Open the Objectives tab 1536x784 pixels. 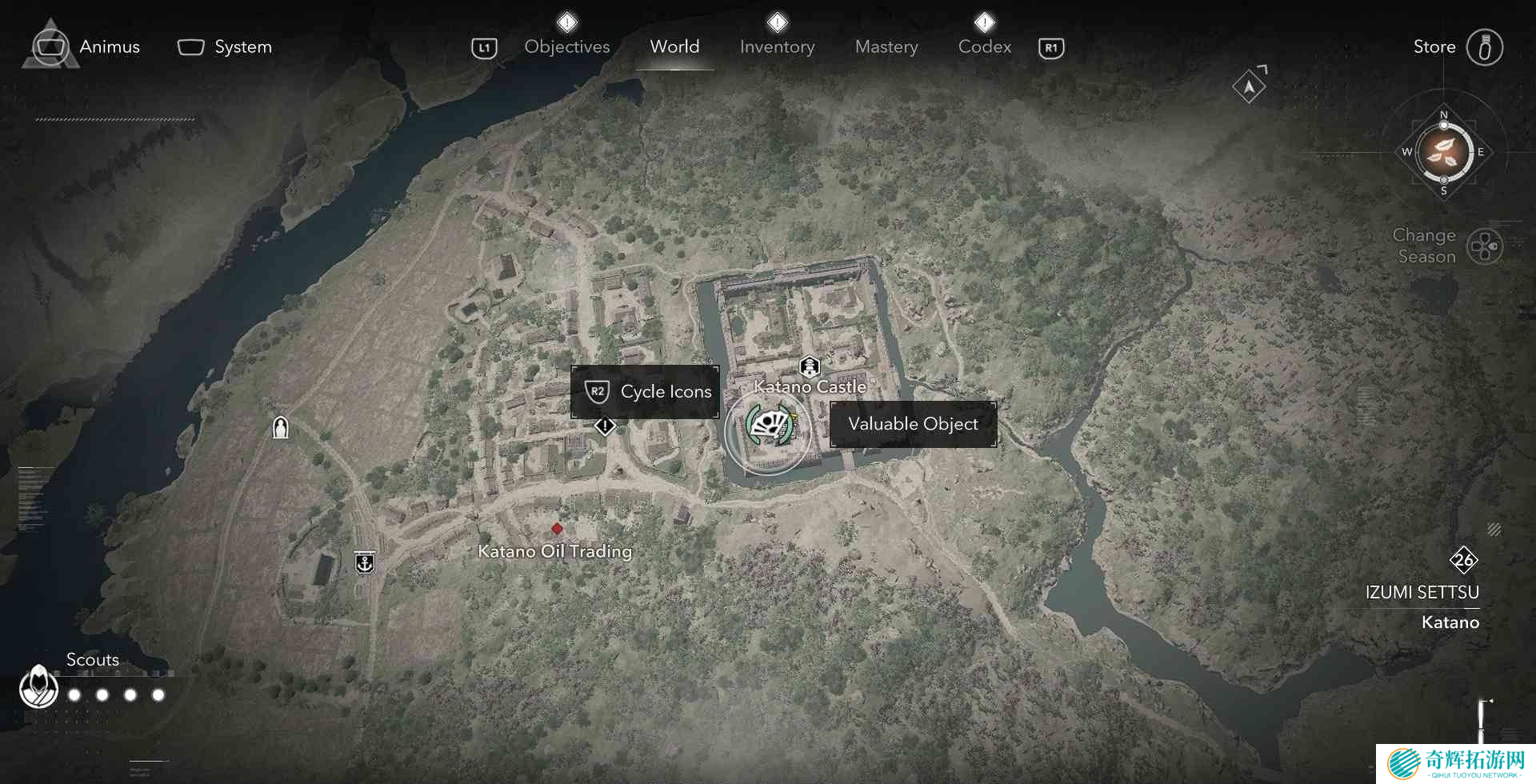point(566,47)
